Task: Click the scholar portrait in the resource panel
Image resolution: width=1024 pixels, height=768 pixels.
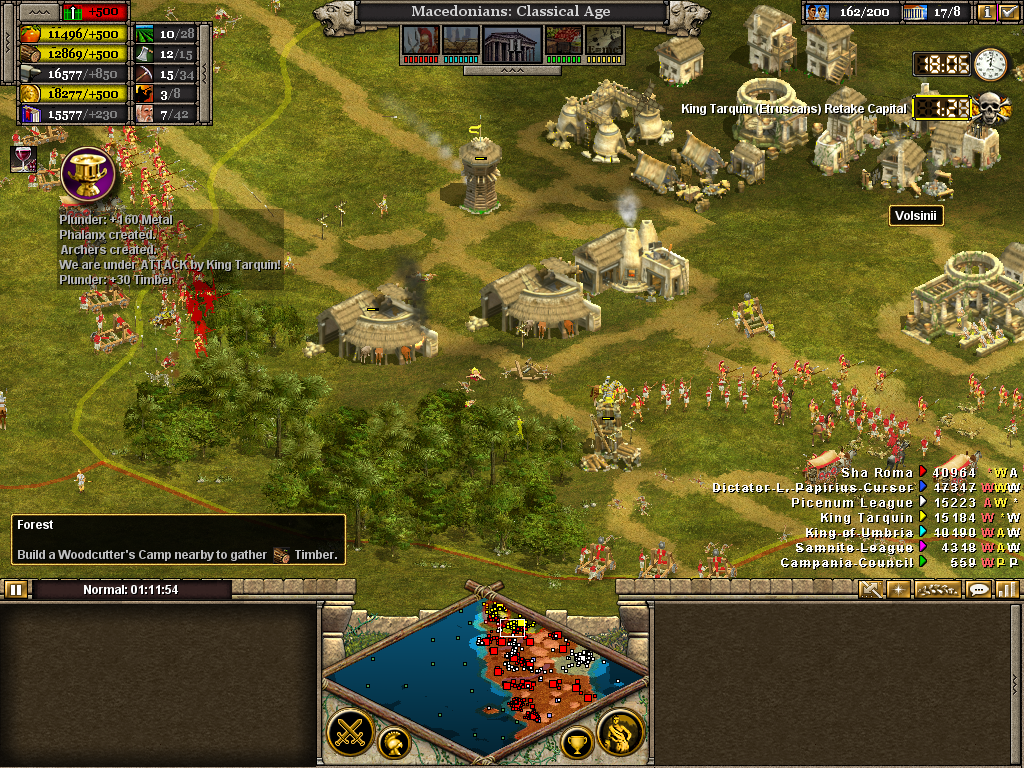Action: (x=145, y=113)
